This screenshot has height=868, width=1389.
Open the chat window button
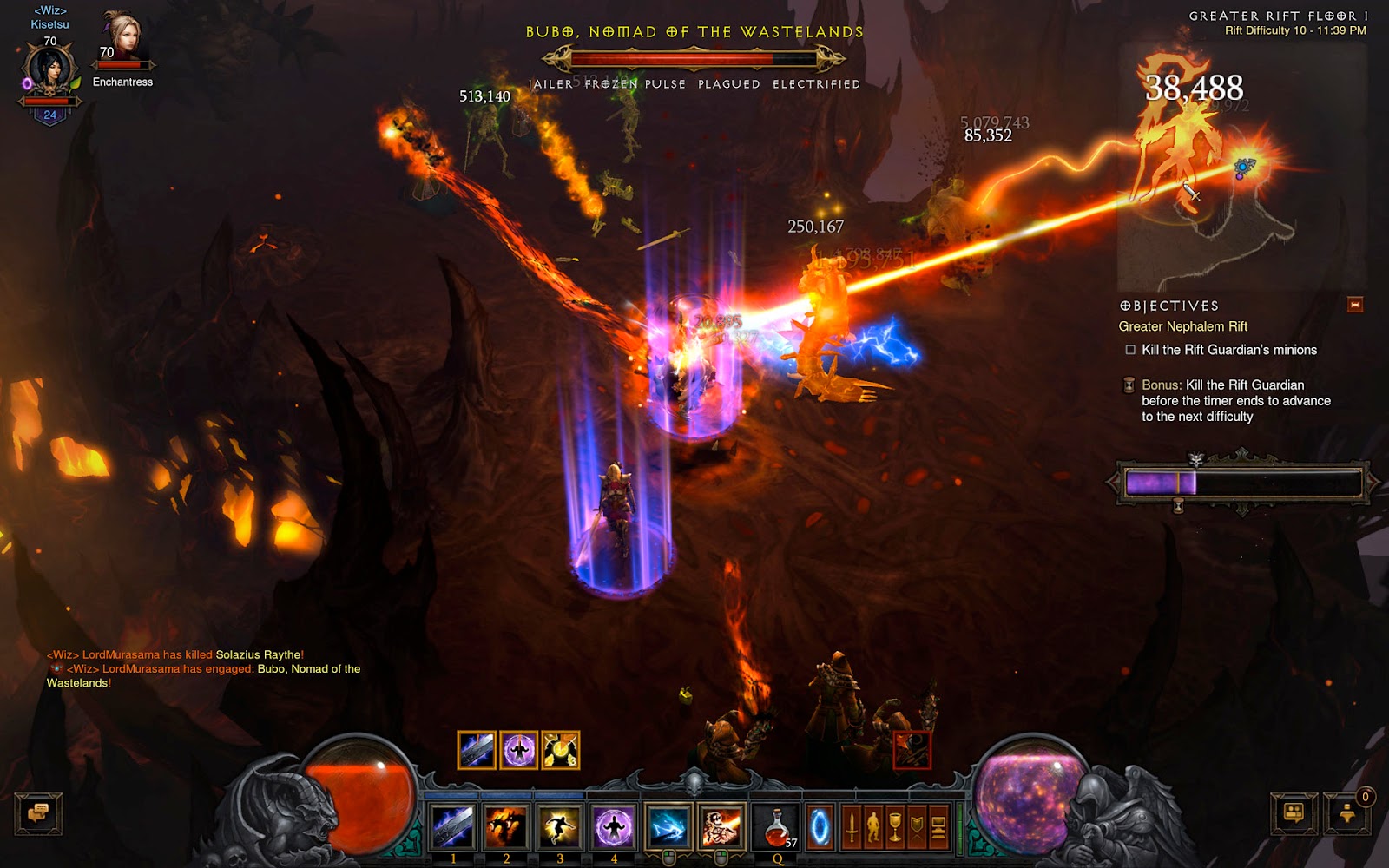click(x=38, y=814)
